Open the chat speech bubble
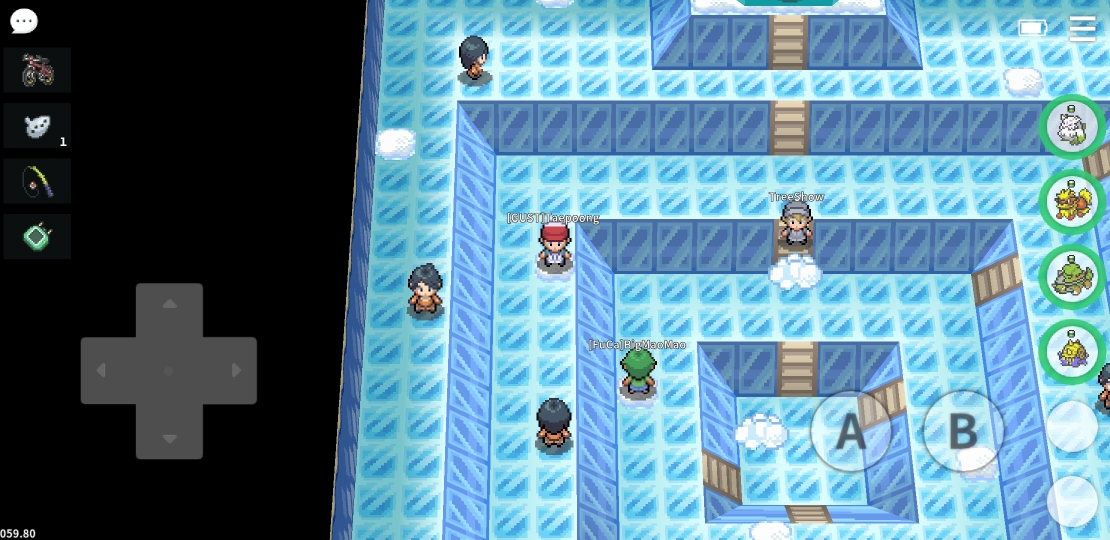 pyautogui.click(x=23, y=20)
